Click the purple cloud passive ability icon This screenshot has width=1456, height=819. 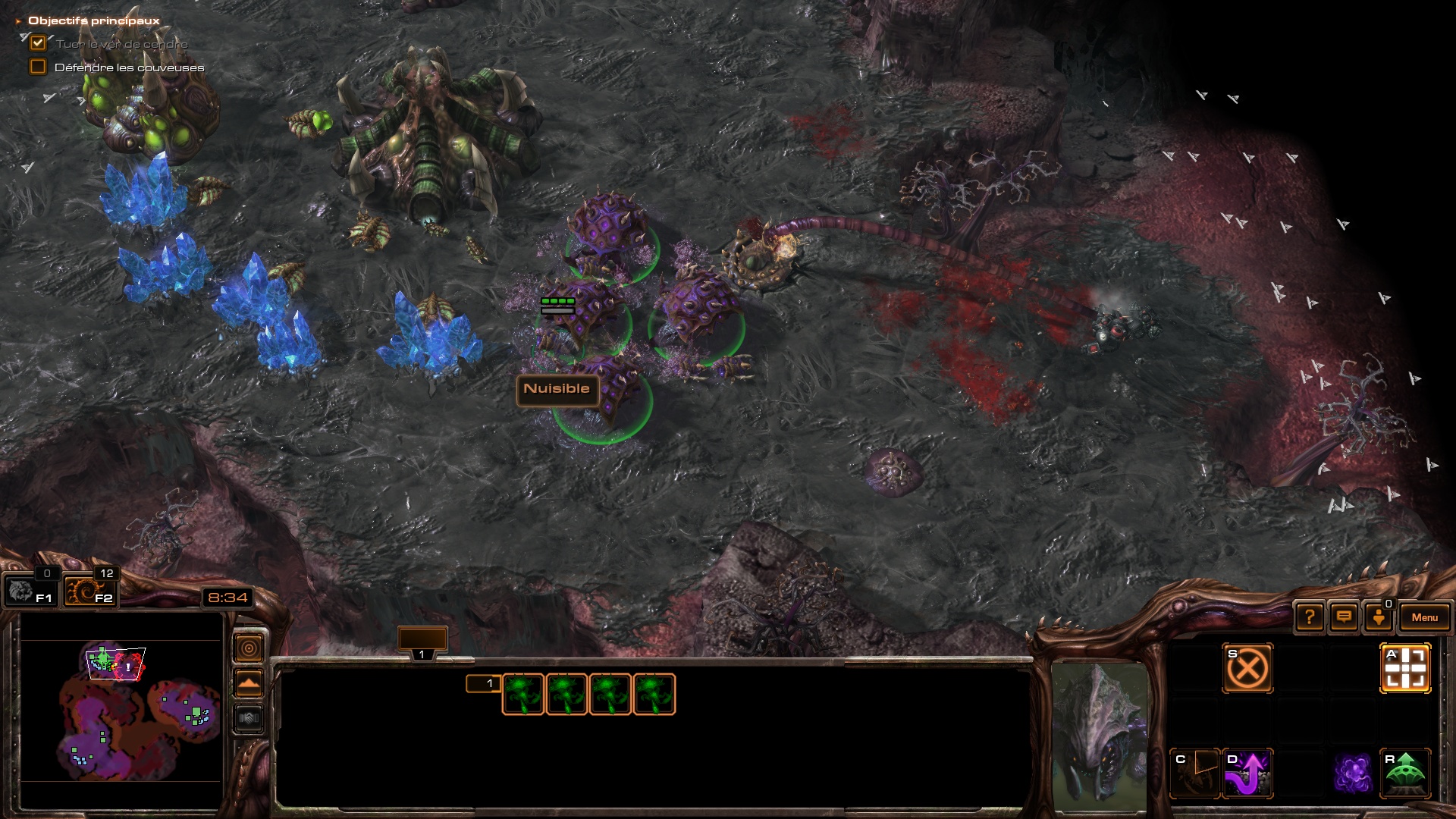(1353, 773)
